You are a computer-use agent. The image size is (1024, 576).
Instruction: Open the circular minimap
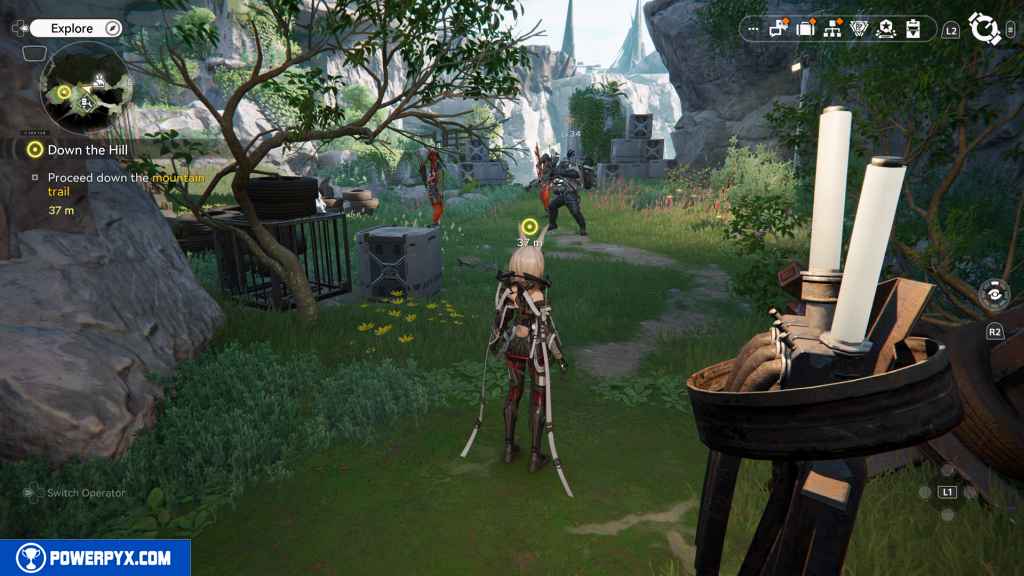coord(85,87)
